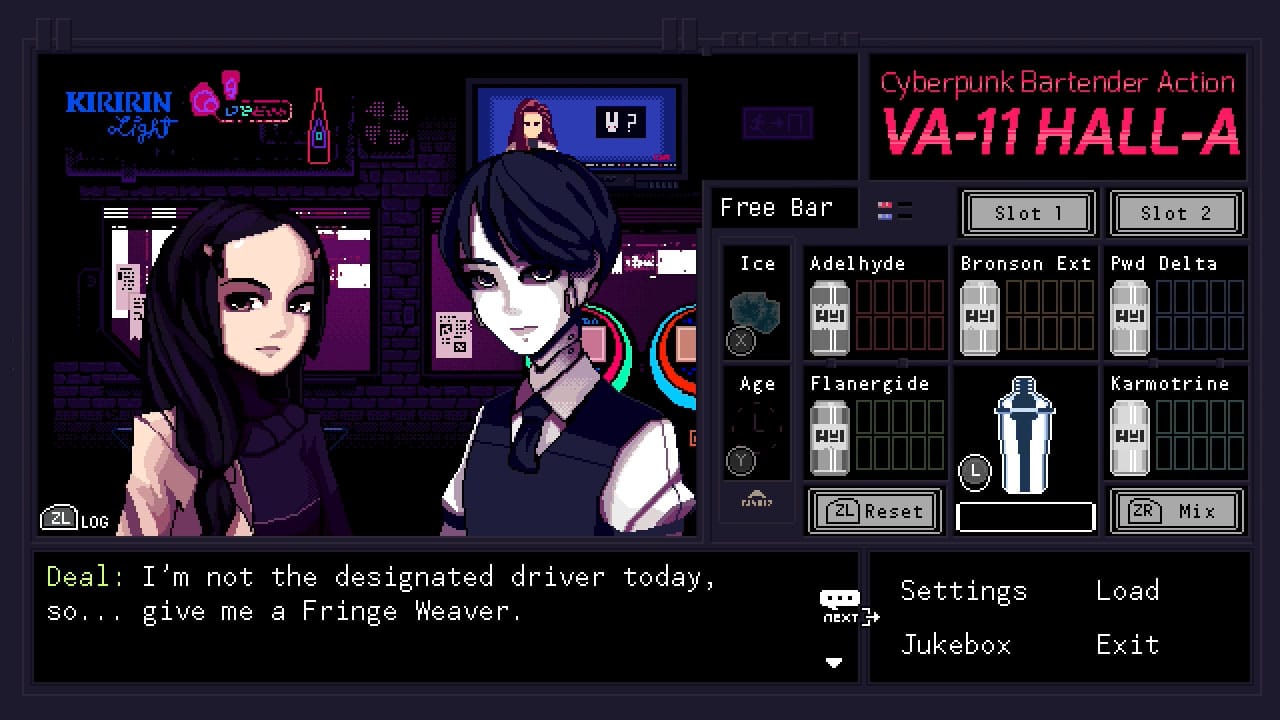The image size is (1280, 720).
Task: Expand dialogue history with the down arrow
Action: (x=834, y=663)
